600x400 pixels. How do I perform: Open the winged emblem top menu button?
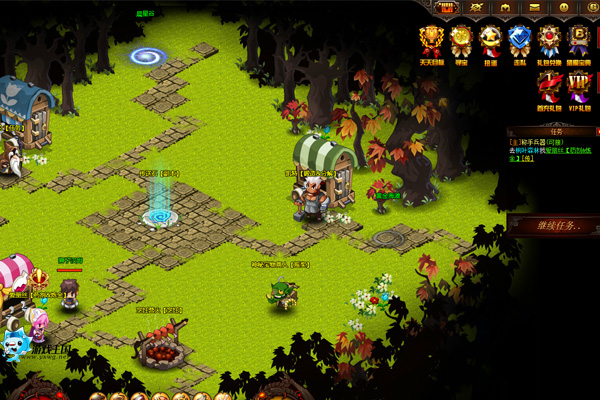point(475,8)
